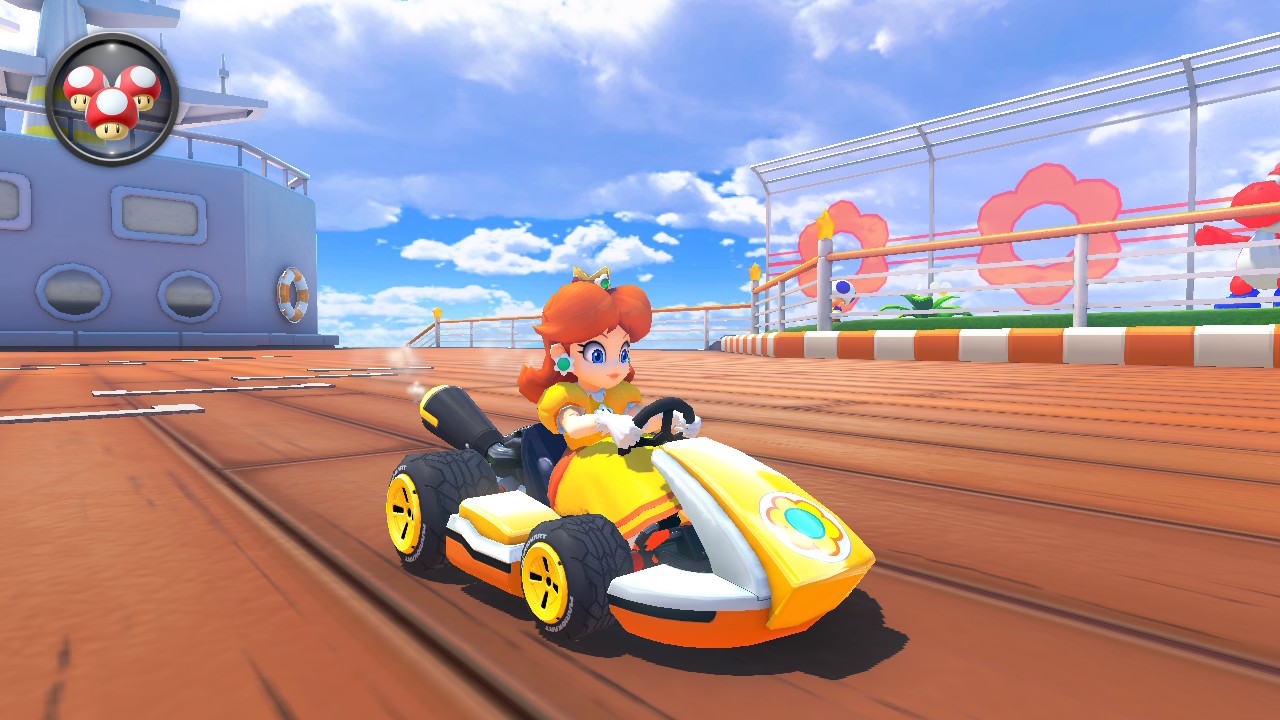Select Toad standing near the railing
Viewport: 1280px width, 720px height.
(x=843, y=290)
